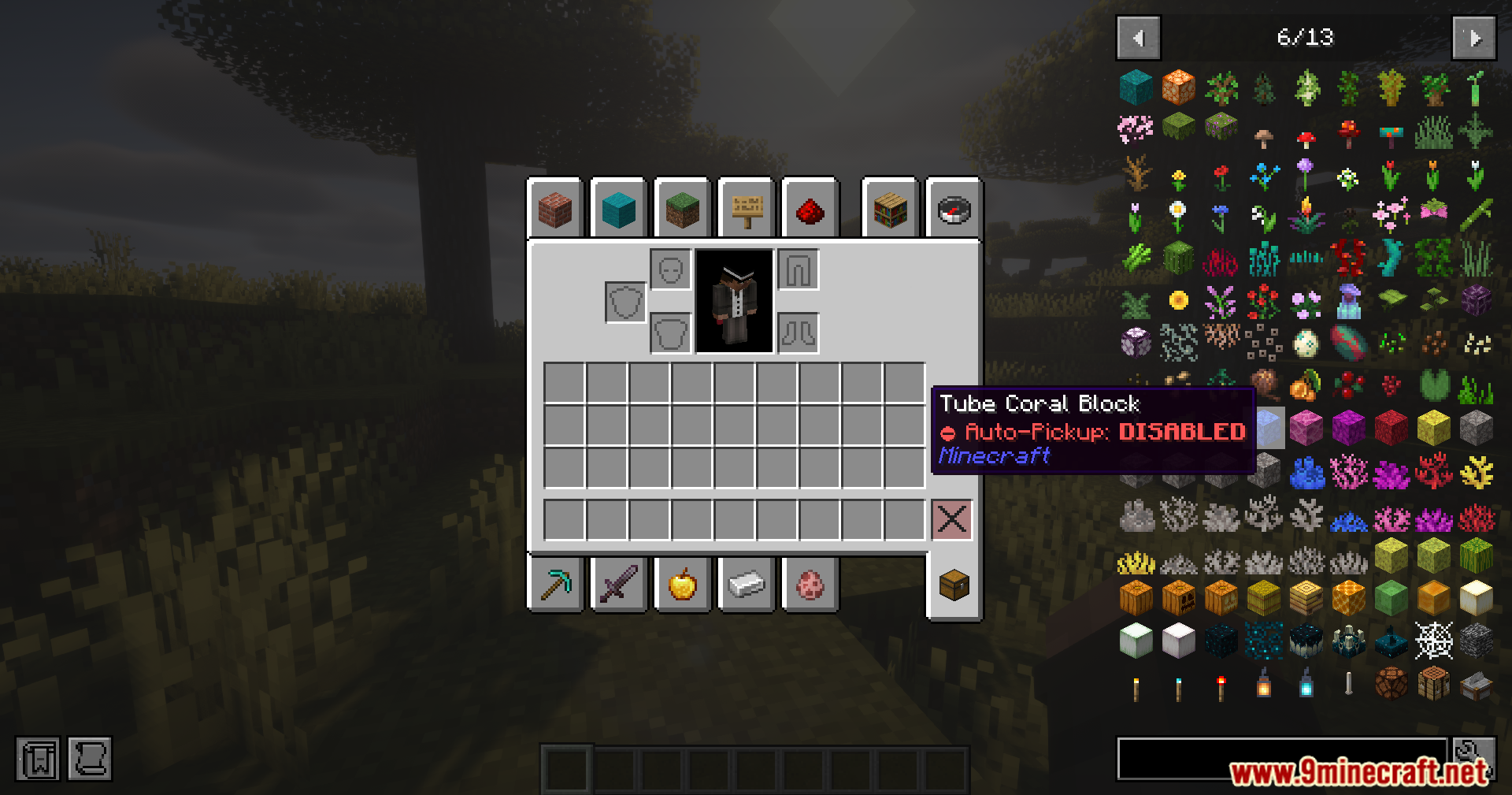Select the spawn egg tab icon
The width and height of the screenshot is (1512, 795).
click(810, 583)
